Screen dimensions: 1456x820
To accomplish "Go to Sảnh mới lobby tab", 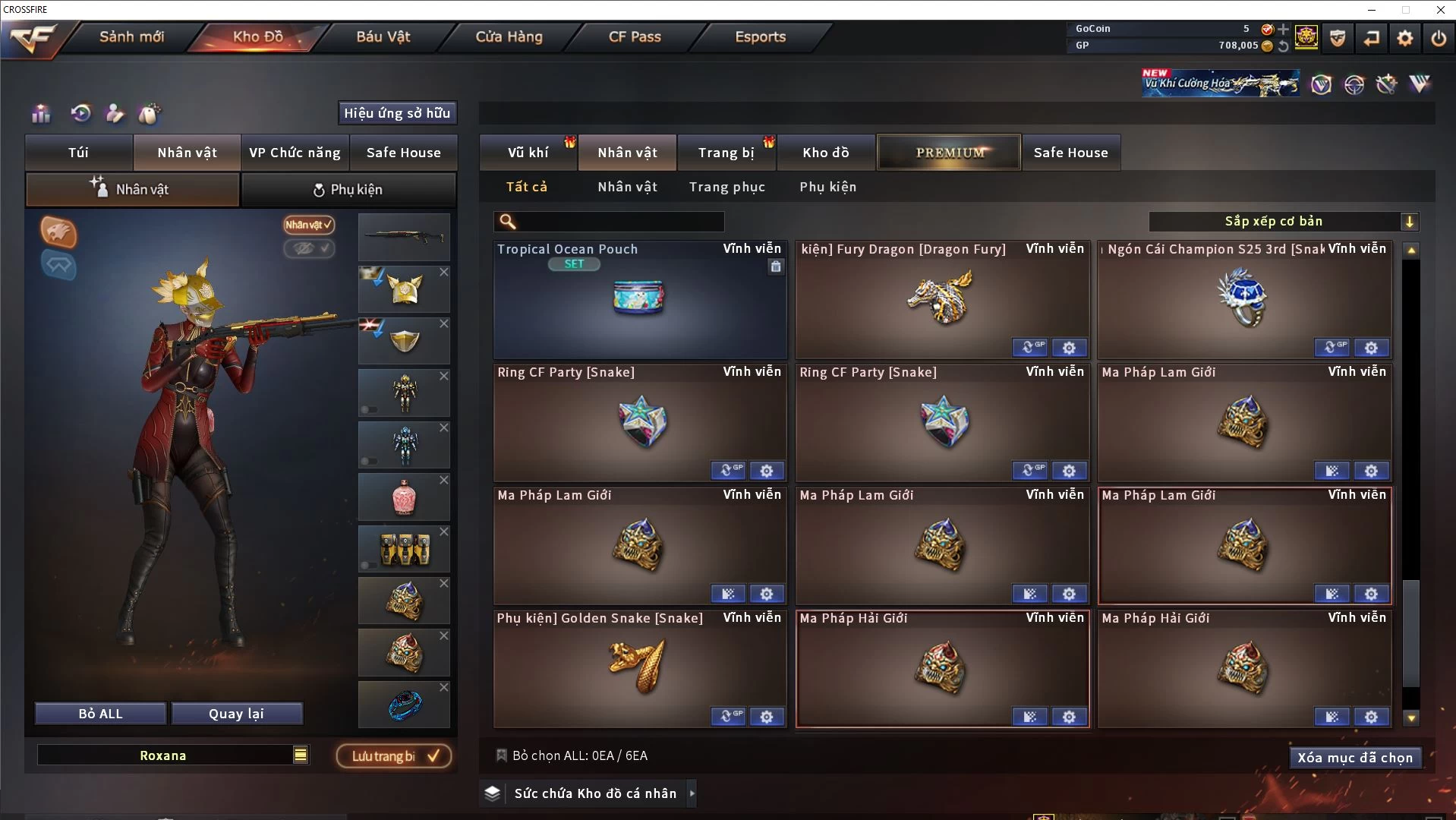I will [x=131, y=36].
